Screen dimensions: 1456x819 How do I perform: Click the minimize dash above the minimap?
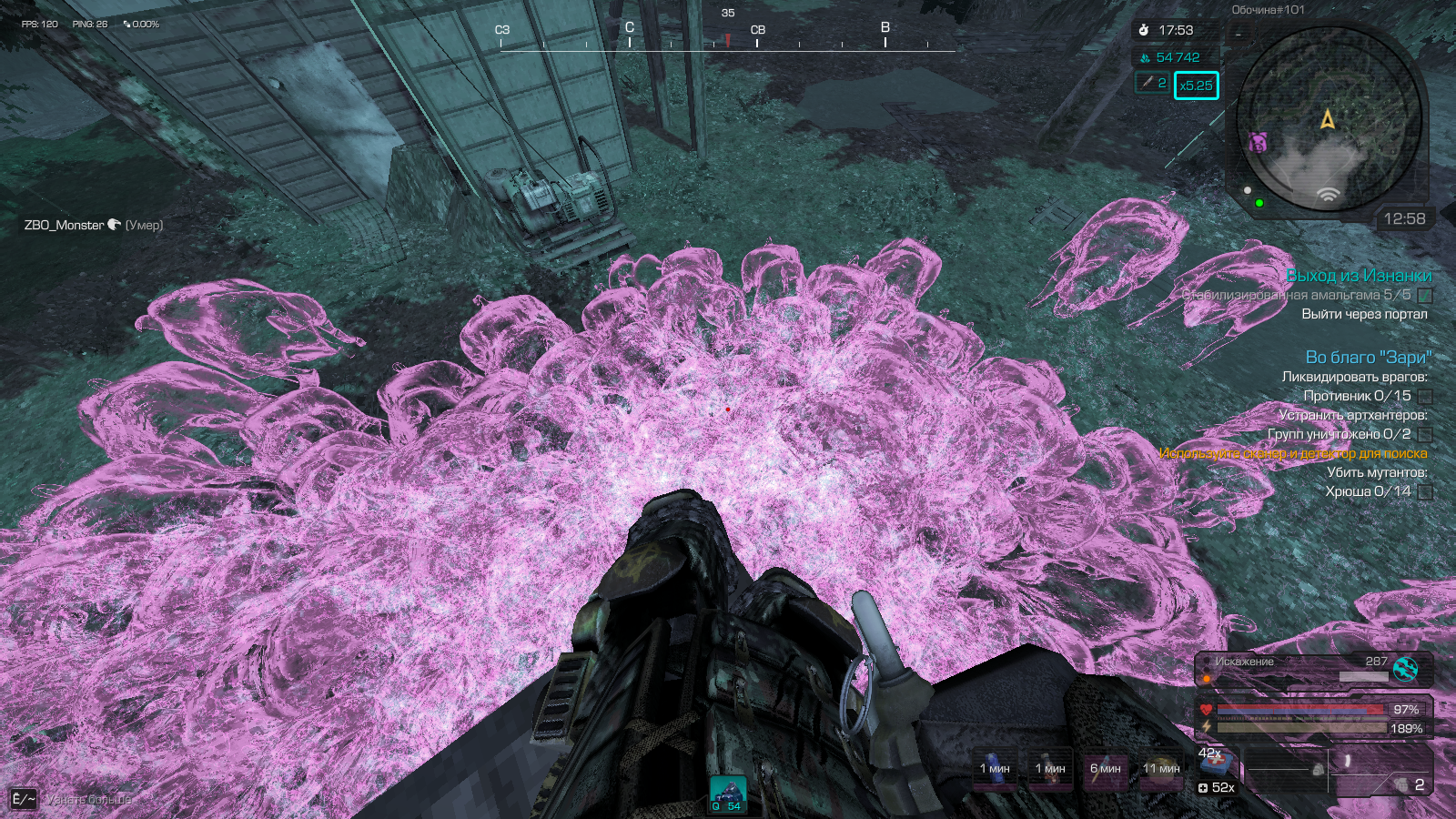tap(1238, 35)
